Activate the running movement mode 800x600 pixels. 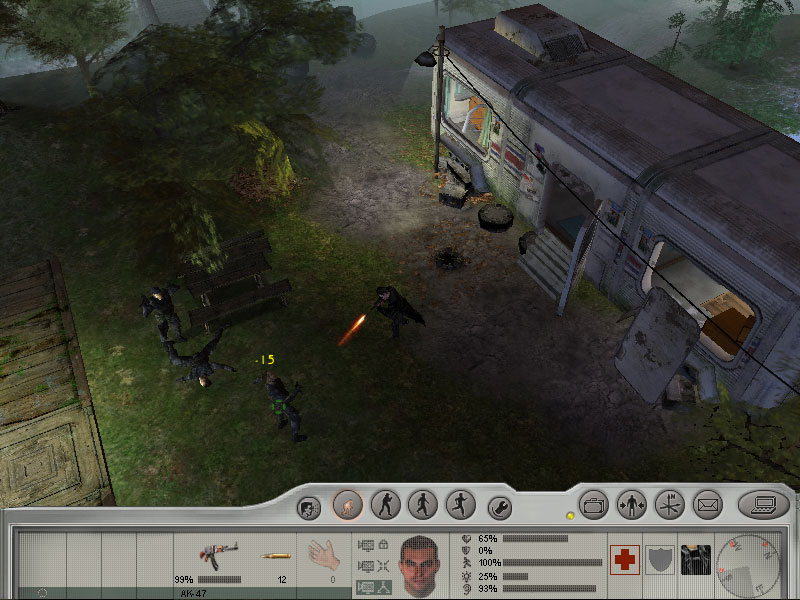tap(459, 504)
